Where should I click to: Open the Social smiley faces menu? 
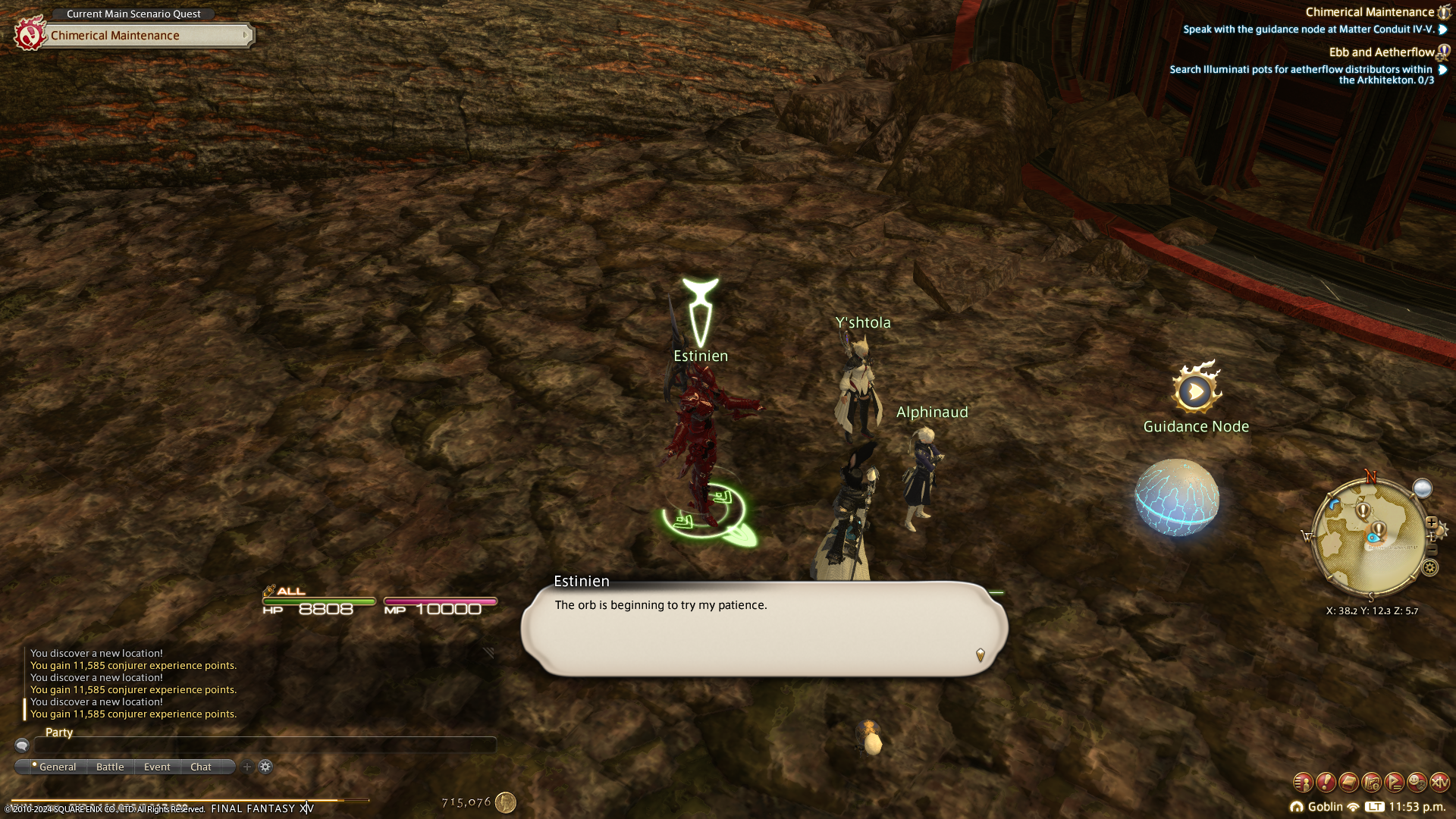(x=1417, y=782)
